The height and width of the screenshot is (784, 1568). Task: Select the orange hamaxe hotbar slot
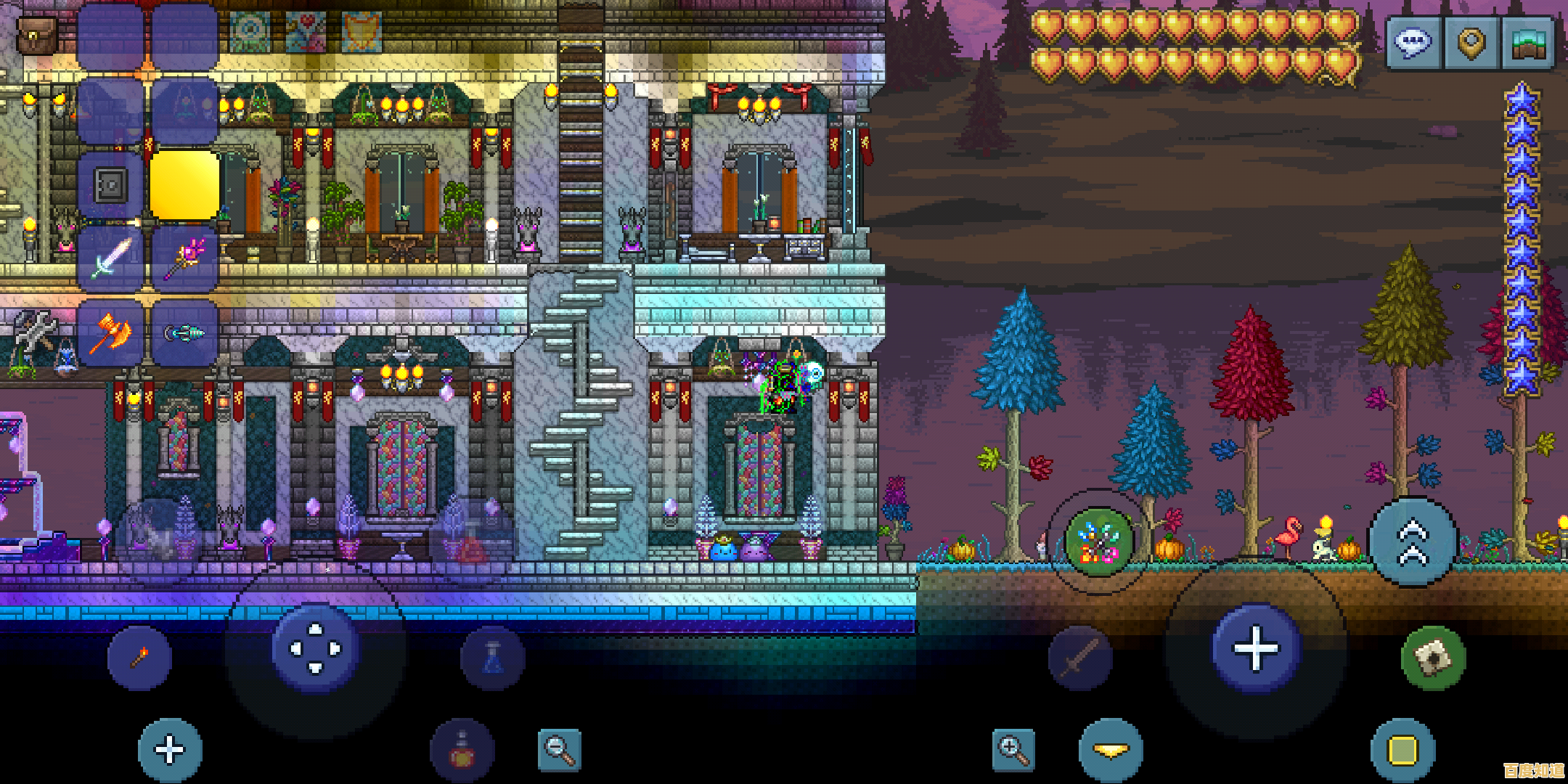110,333
